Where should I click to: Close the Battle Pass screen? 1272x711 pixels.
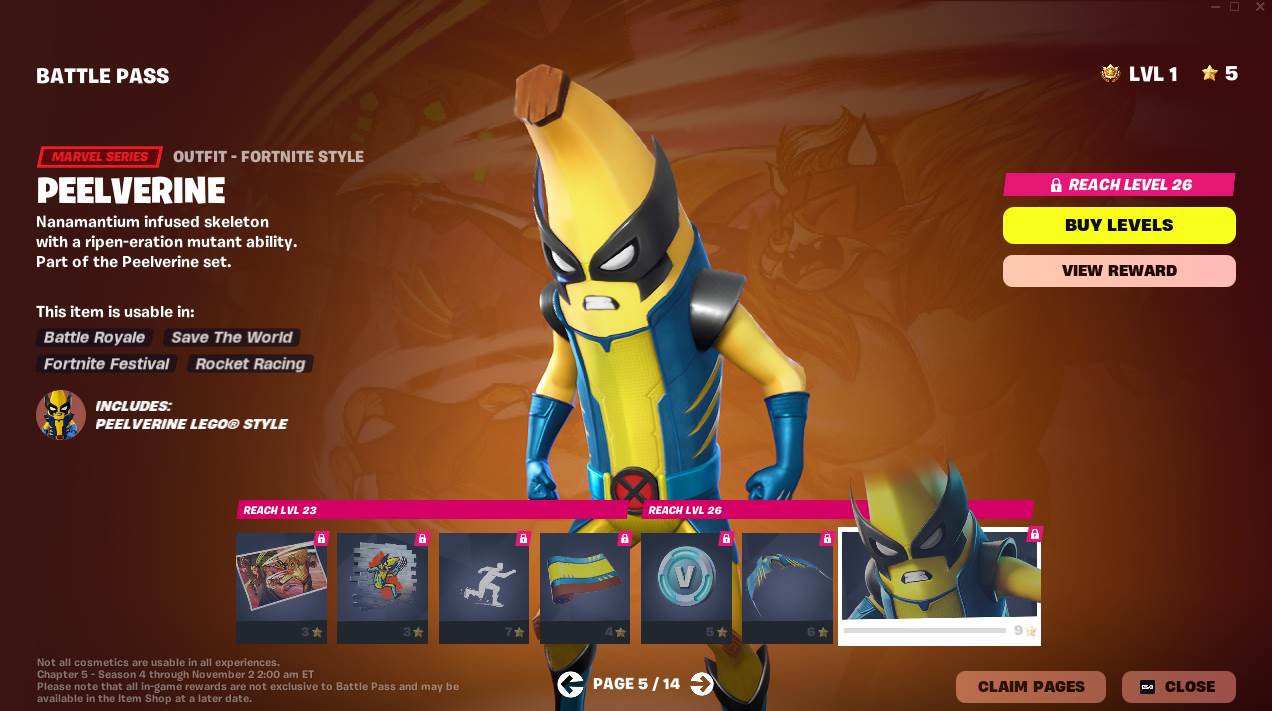pos(1178,687)
